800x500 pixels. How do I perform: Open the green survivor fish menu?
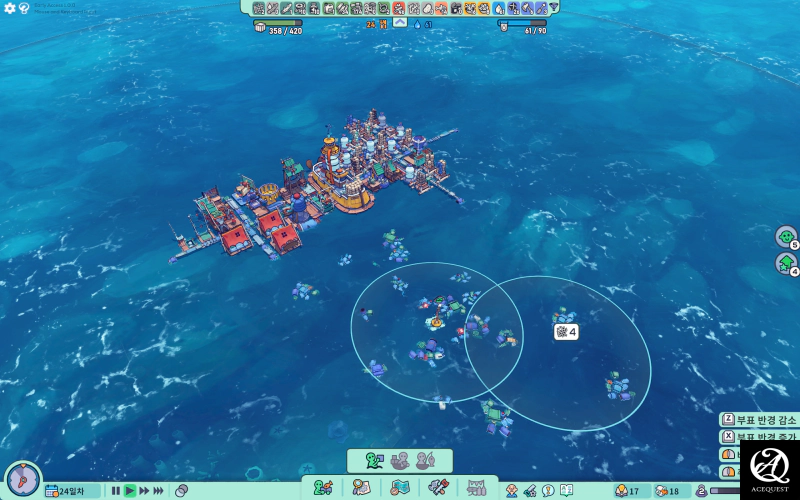323,488
